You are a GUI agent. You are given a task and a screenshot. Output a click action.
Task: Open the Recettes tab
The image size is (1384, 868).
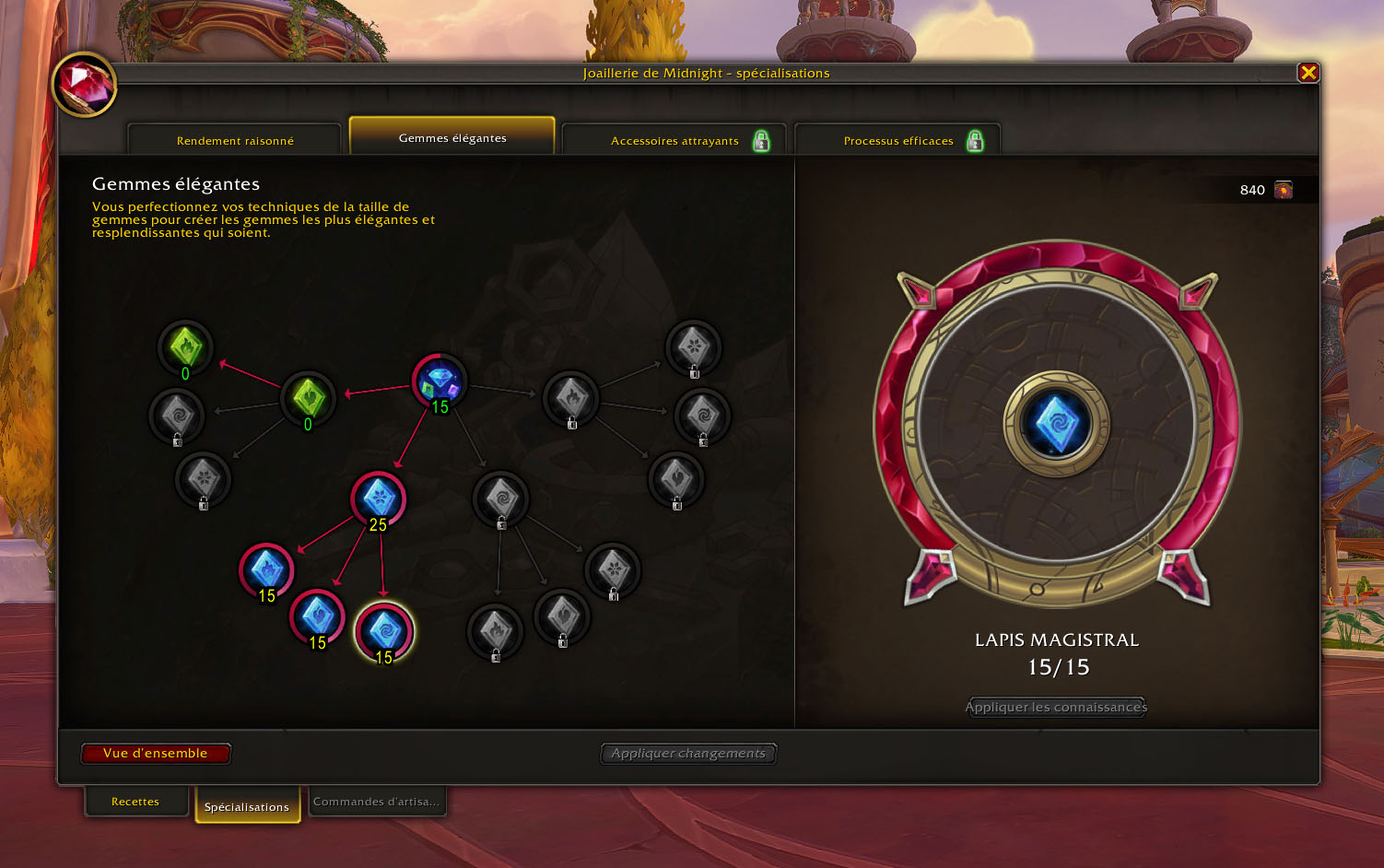[135, 802]
